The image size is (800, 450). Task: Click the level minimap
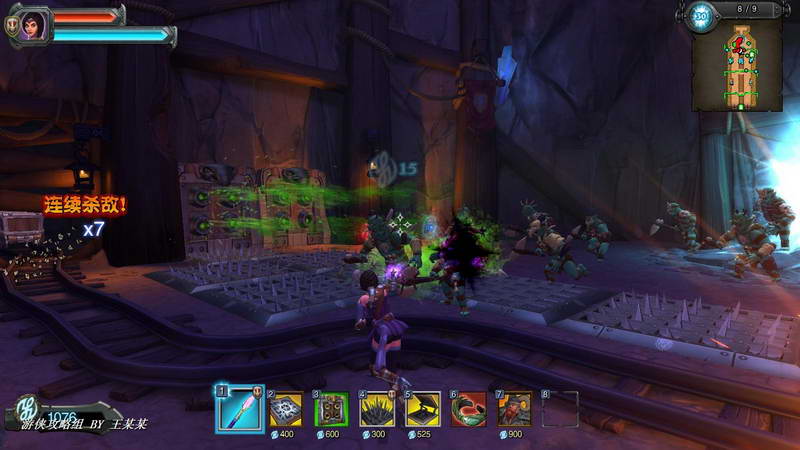pyautogui.click(x=743, y=68)
